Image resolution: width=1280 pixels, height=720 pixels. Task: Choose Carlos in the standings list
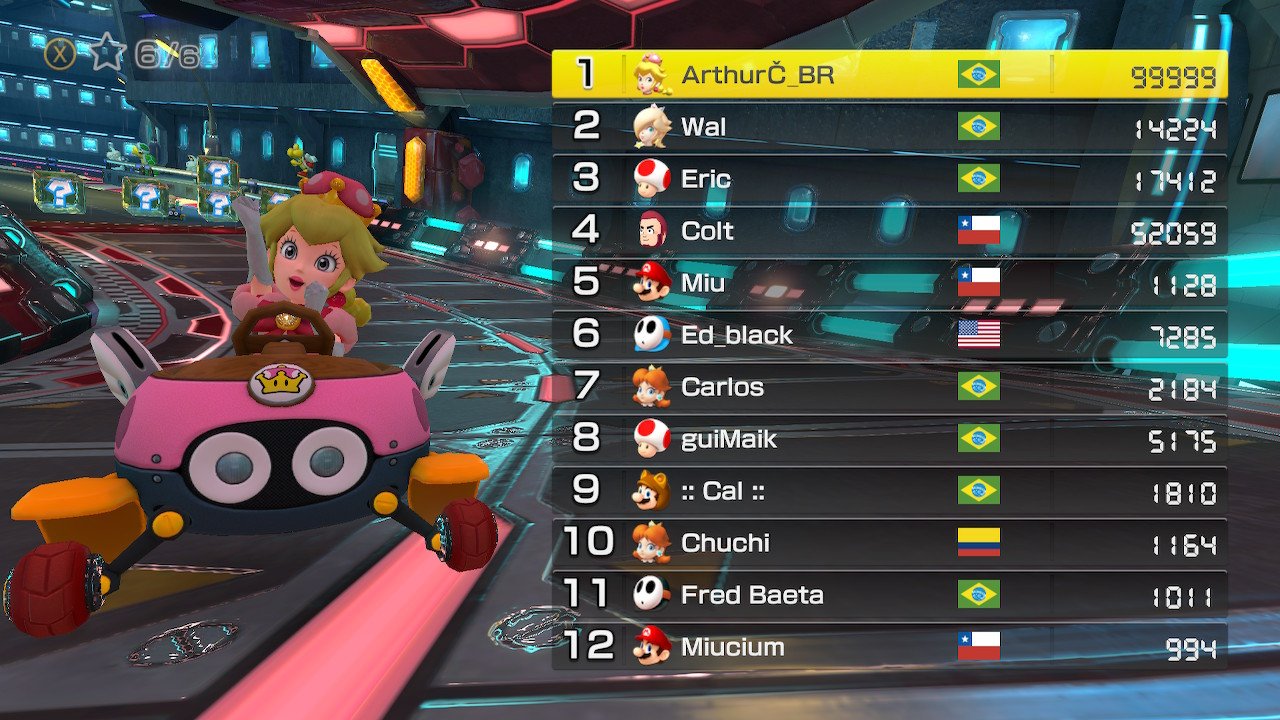[889, 387]
